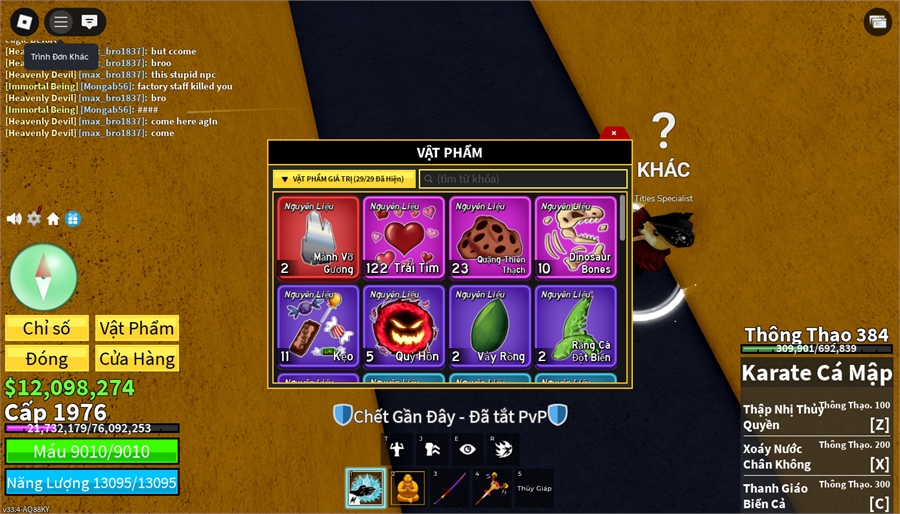Open the Vật Phẩm Giá Trị filter dropdown
Image resolution: width=900 pixels, height=514 pixels.
343,179
